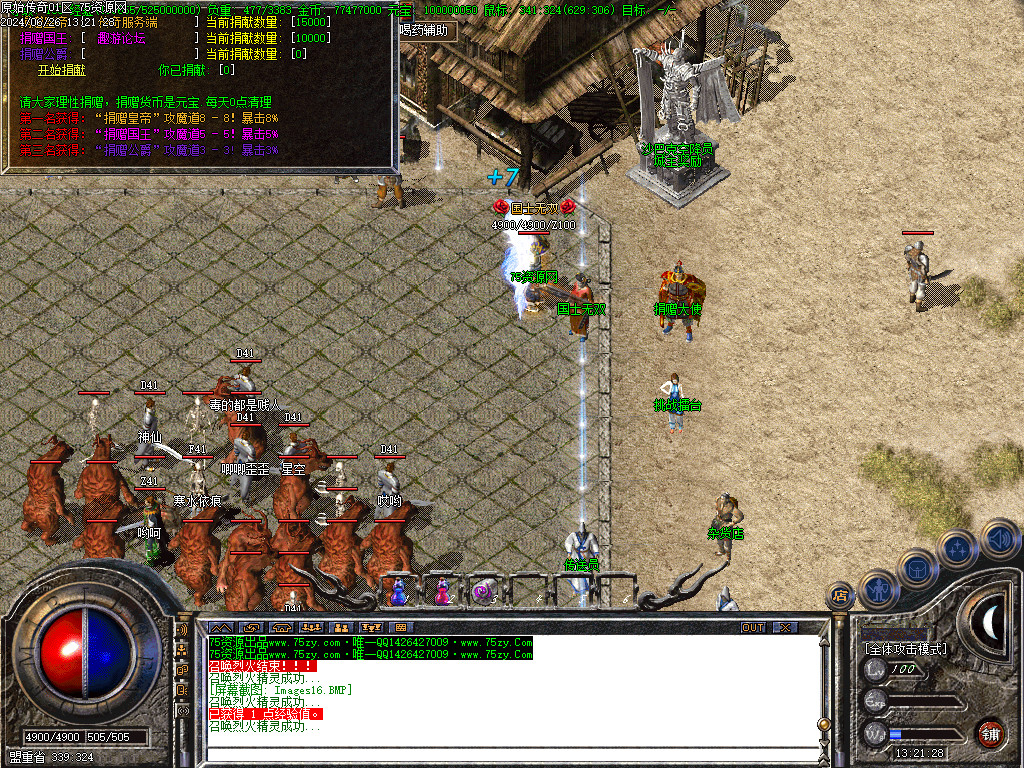Click the OUT button above chat
The height and width of the screenshot is (768, 1024).
coord(752,627)
